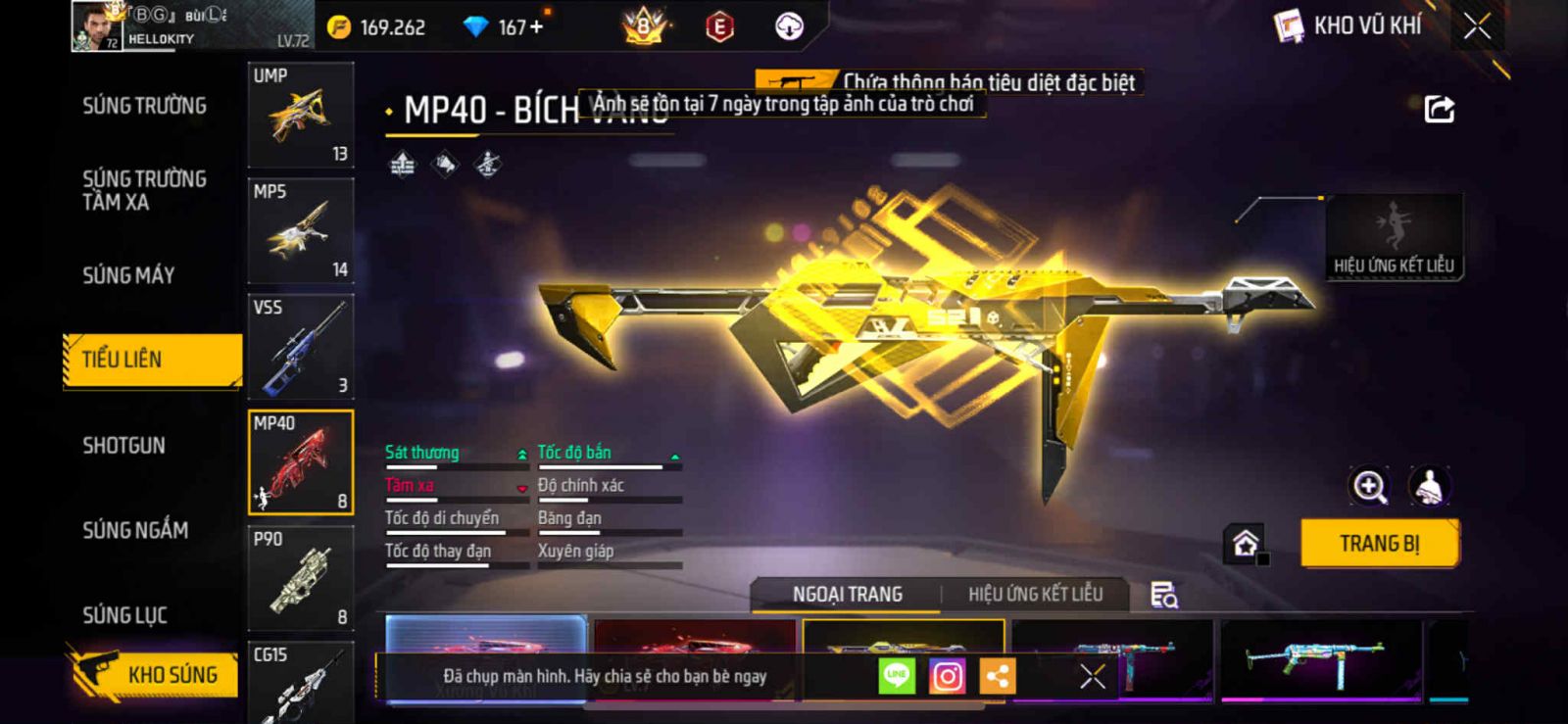Share the screenshot via LINE

[896, 676]
